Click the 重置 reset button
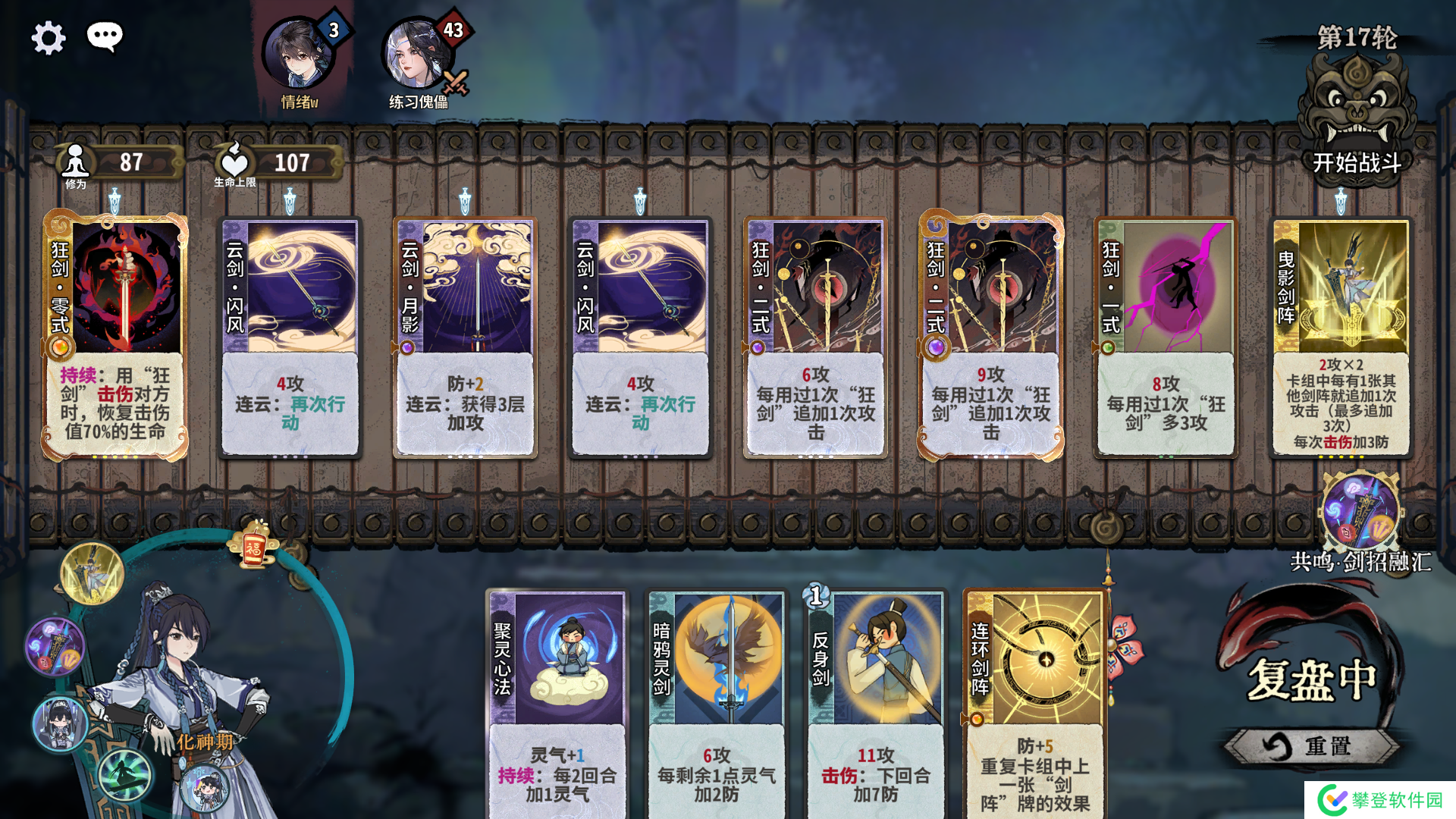 click(x=1310, y=746)
